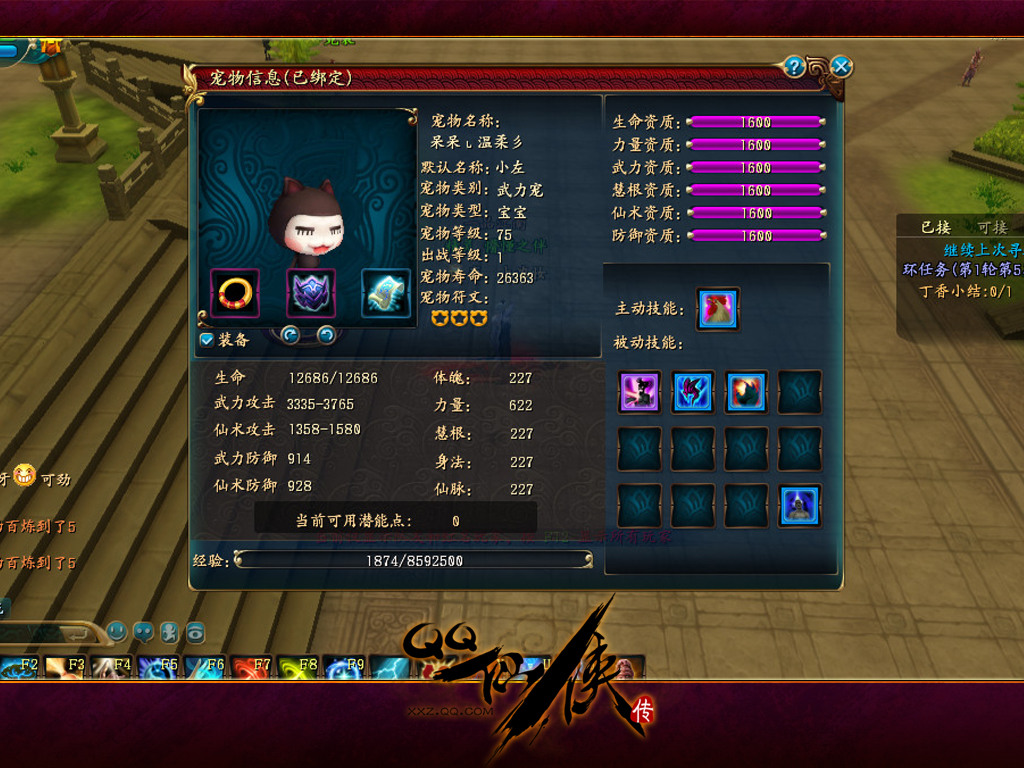Select the blue winged passive skill icon
The width and height of the screenshot is (1024, 768).
coord(692,392)
